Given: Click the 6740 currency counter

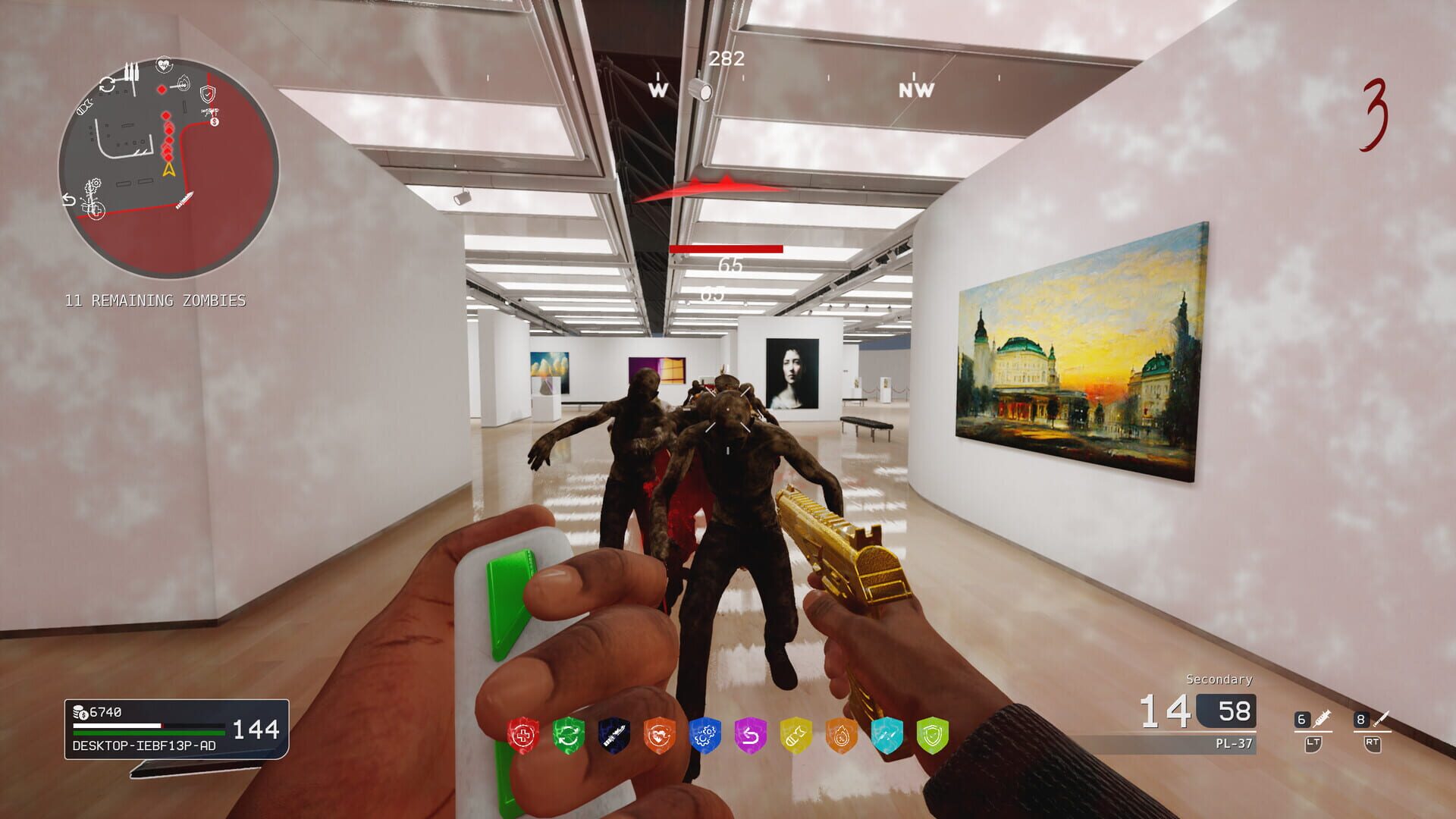Looking at the screenshot, I should click(x=99, y=713).
